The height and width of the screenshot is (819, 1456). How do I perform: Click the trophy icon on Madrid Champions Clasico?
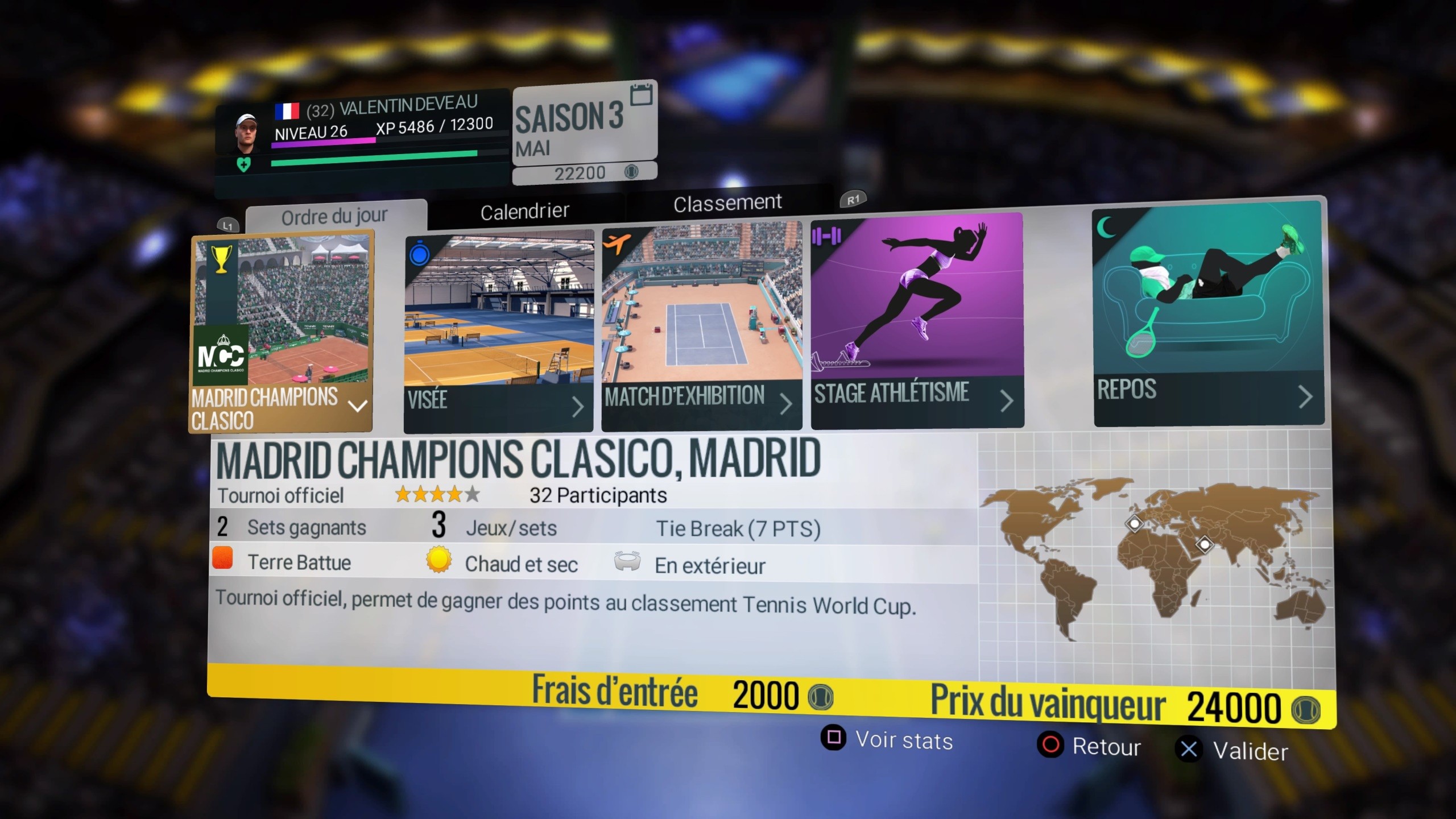[x=221, y=258]
